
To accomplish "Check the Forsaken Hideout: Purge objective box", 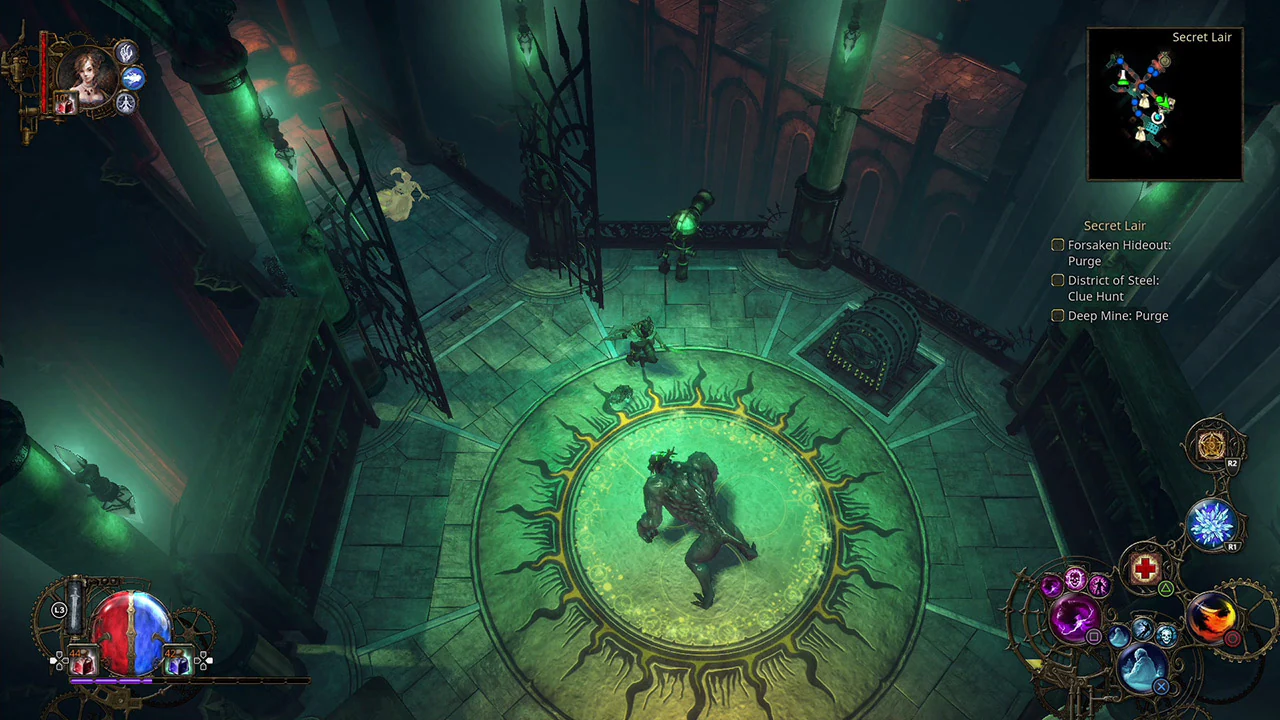I will point(1057,244).
